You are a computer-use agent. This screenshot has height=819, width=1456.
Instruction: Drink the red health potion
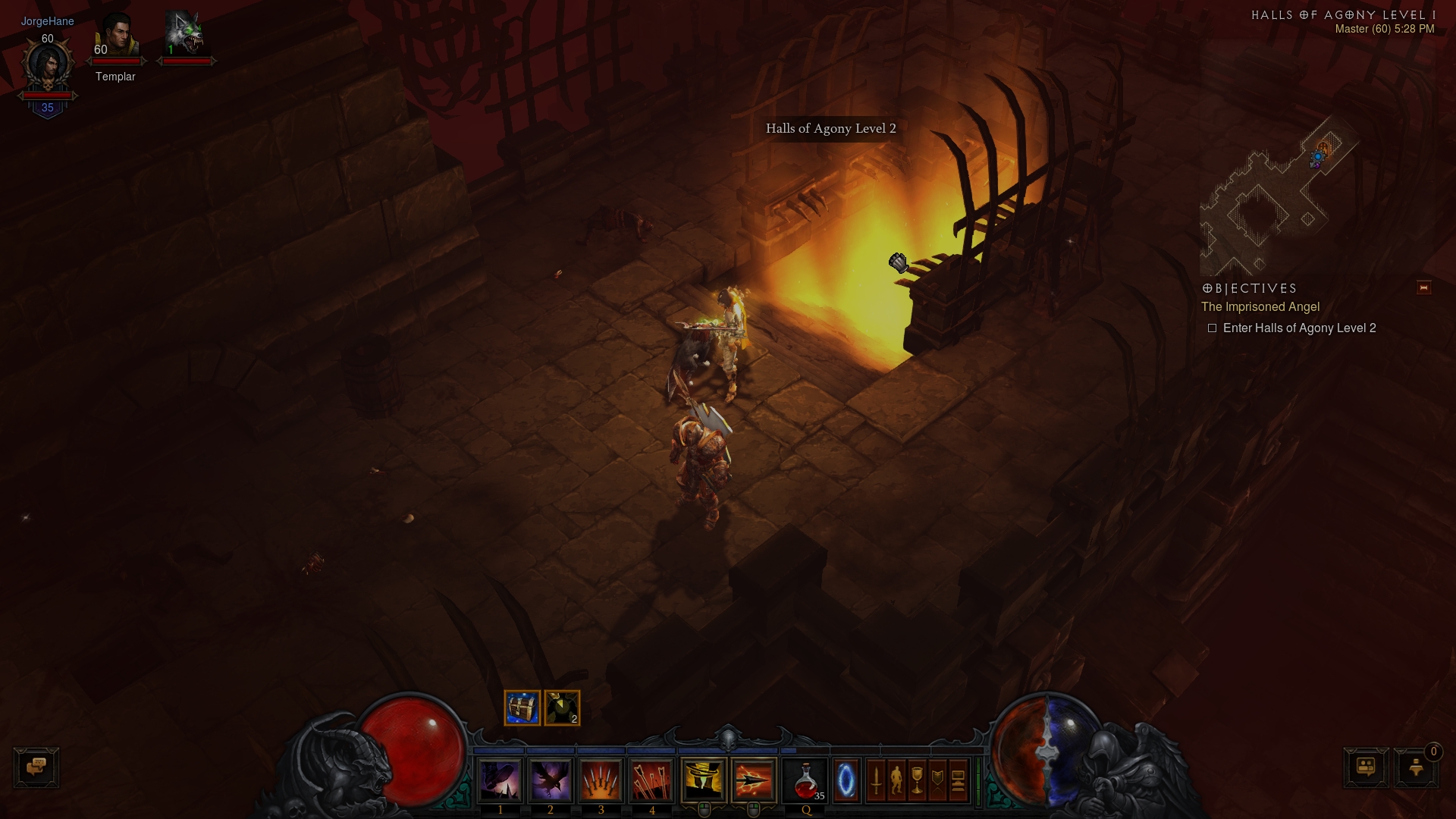[x=805, y=780]
